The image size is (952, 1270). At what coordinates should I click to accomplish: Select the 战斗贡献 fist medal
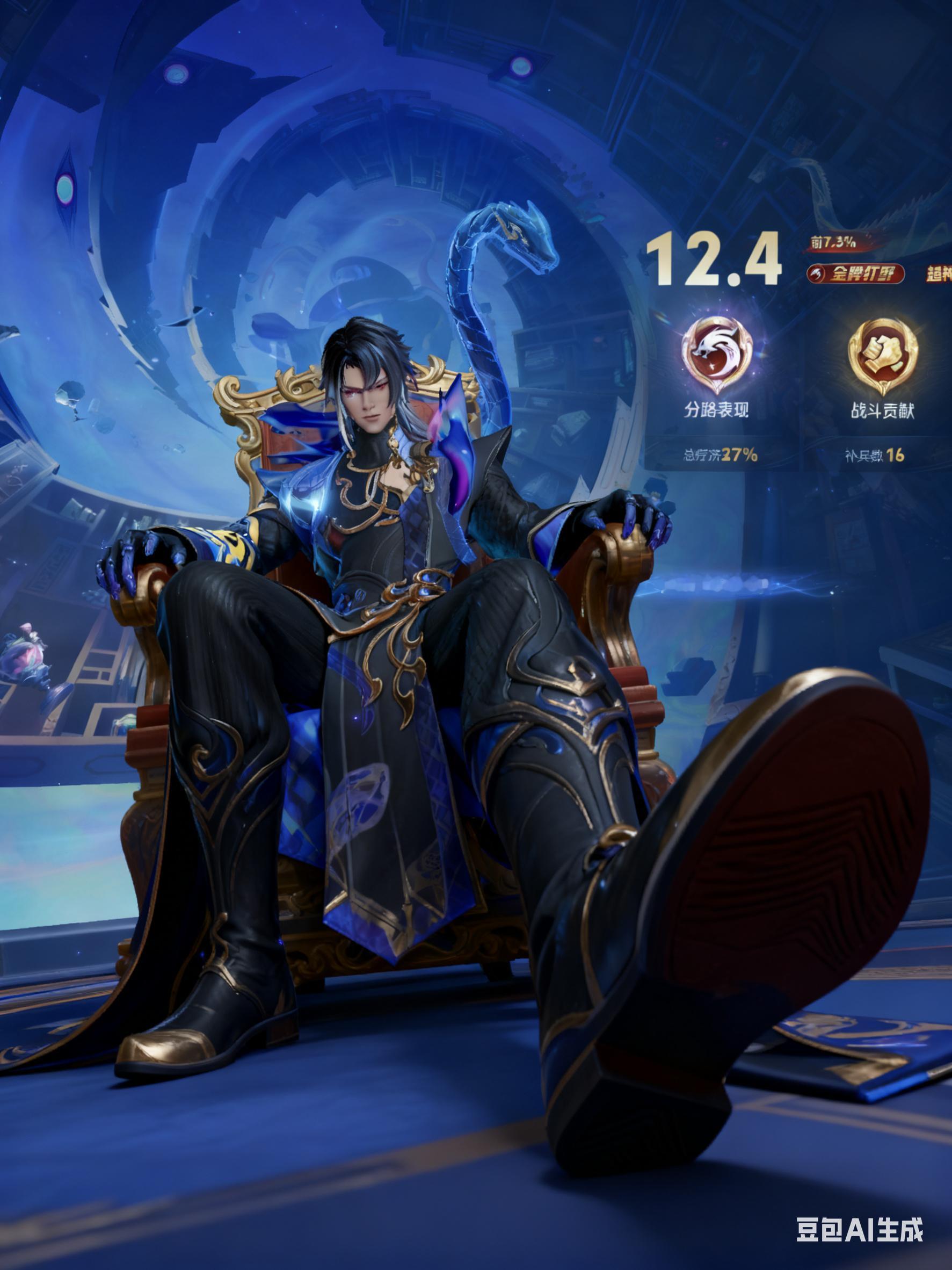click(883, 352)
